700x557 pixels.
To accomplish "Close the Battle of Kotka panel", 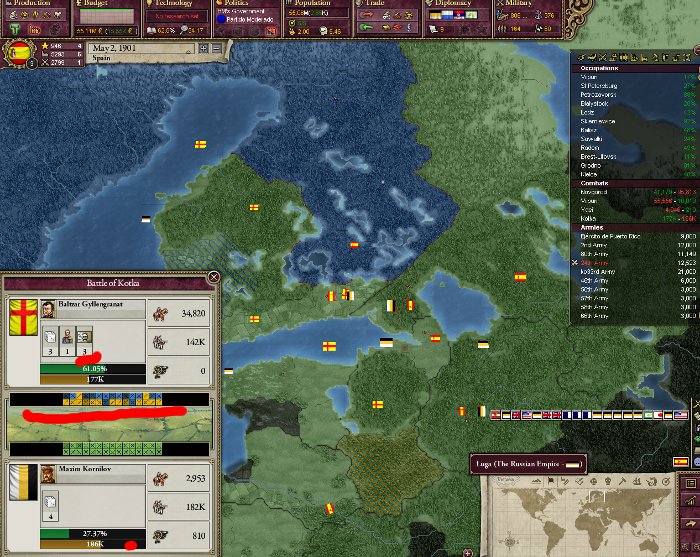I will click(213, 278).
